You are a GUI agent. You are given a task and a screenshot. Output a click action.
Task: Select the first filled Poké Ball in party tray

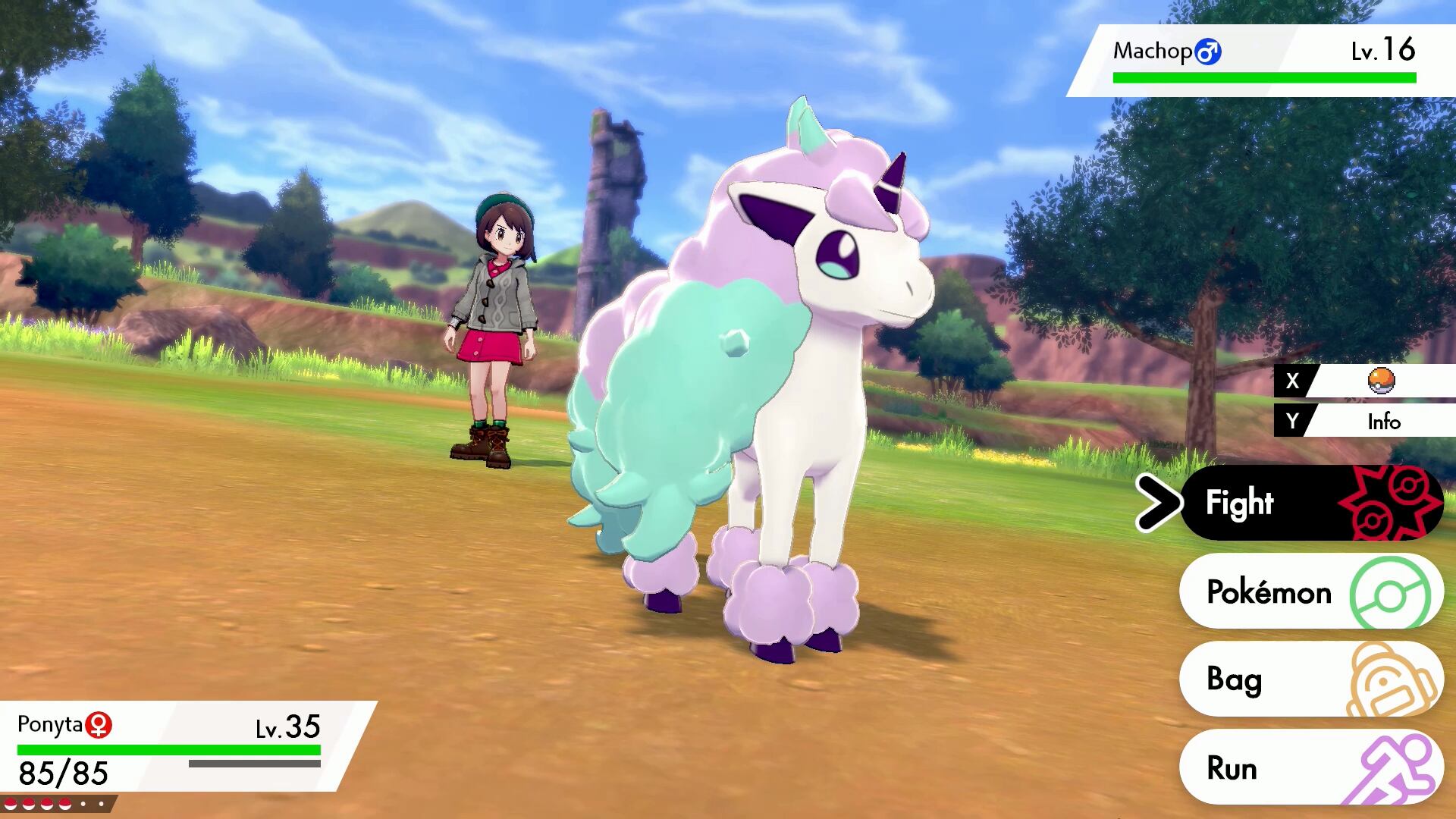pyautogui.click(x=11, y=805)
